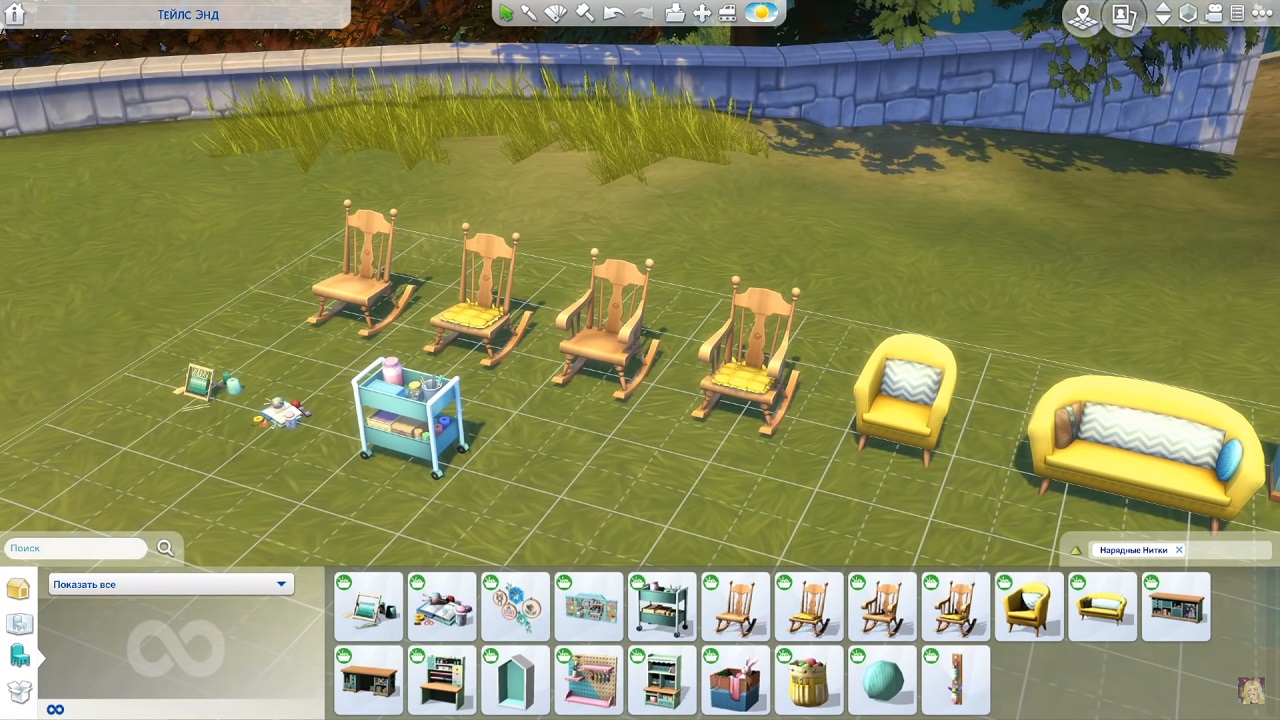Choose the pink pegboard thumbnail
The width and height of the screenshot is (1280, 720).
point(588,680)
